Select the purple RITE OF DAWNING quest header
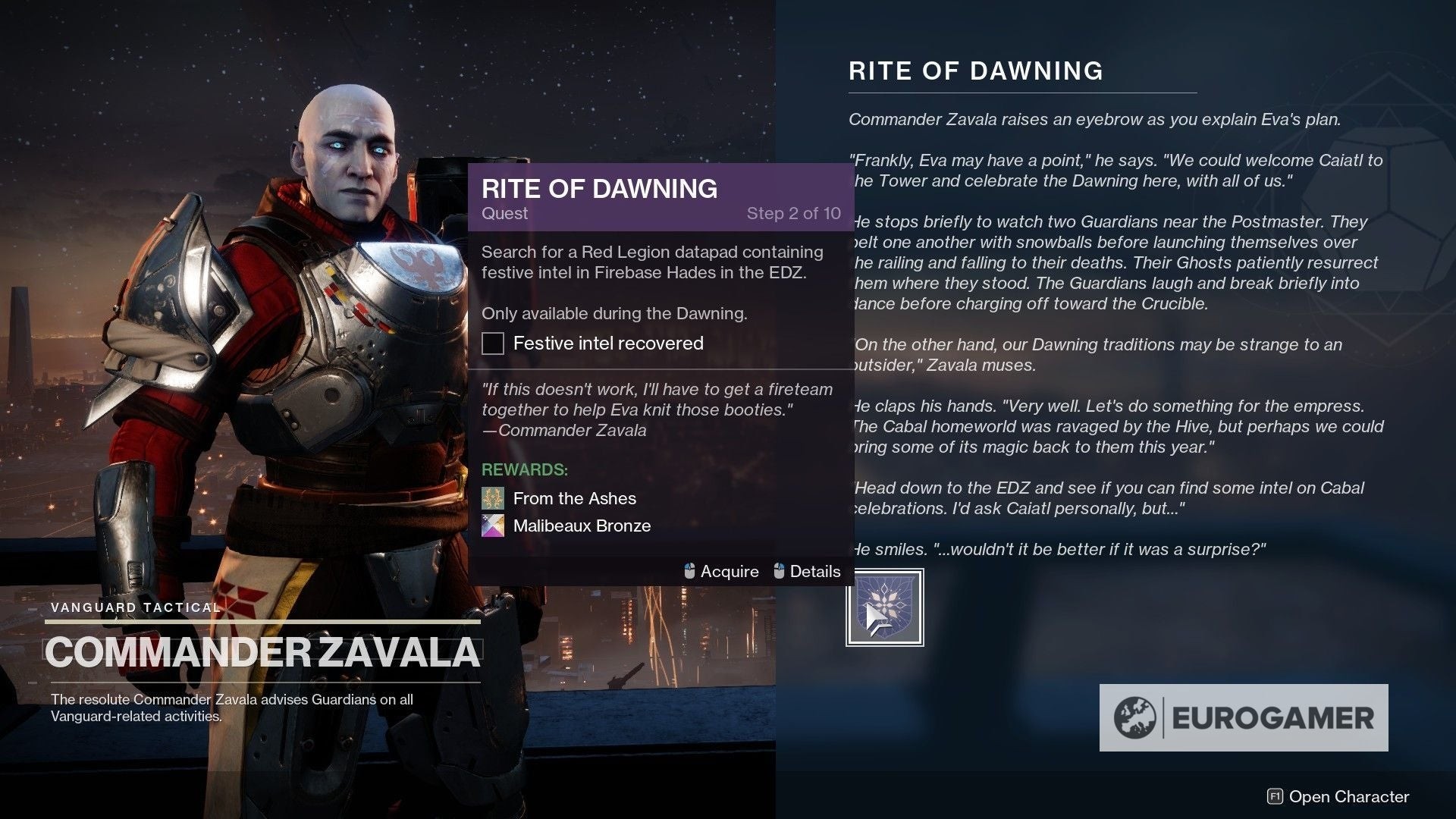The height and width of the screenshot is (819, 1456). click(599, 190)
